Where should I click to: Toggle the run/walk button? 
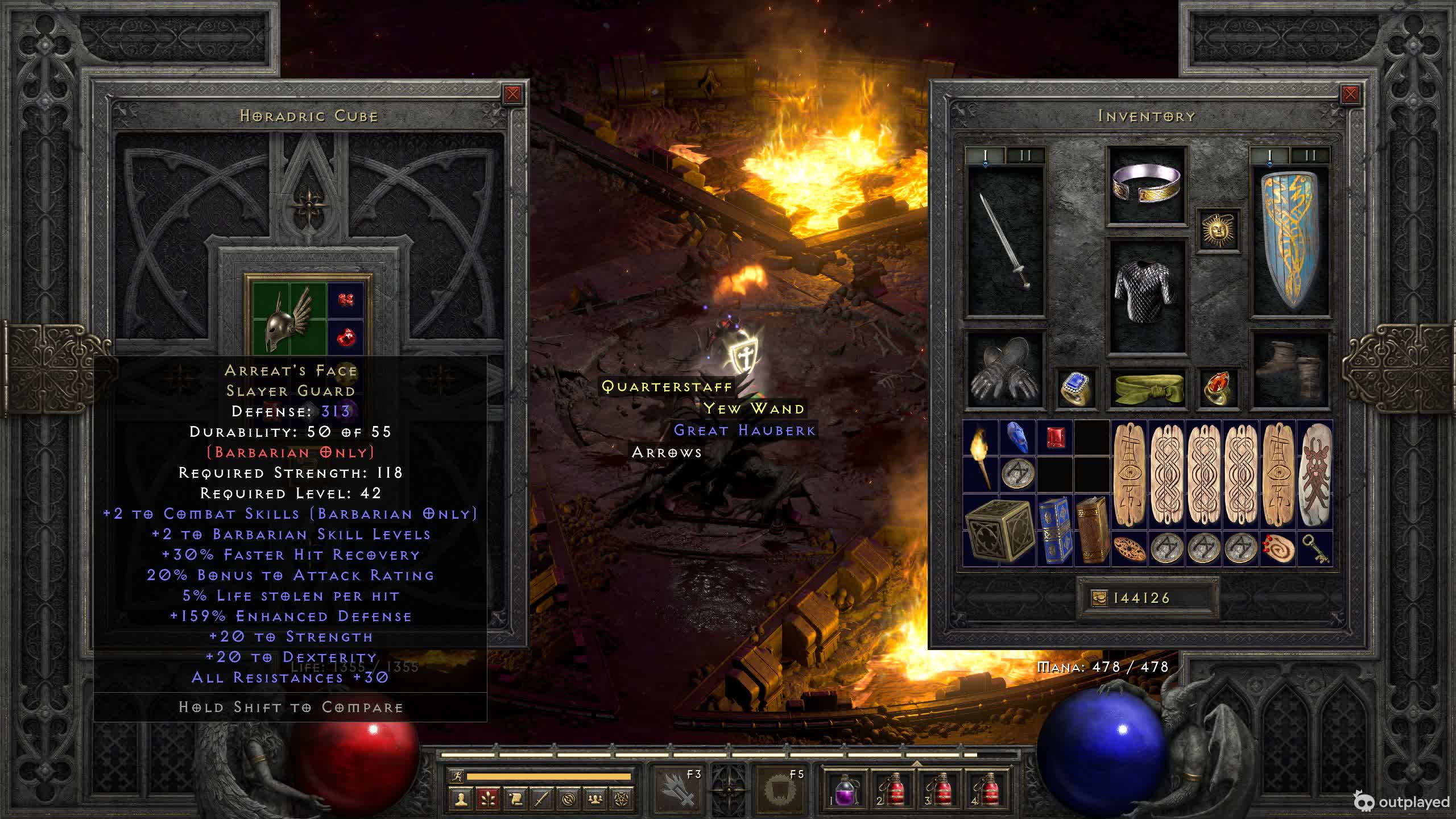456,776
